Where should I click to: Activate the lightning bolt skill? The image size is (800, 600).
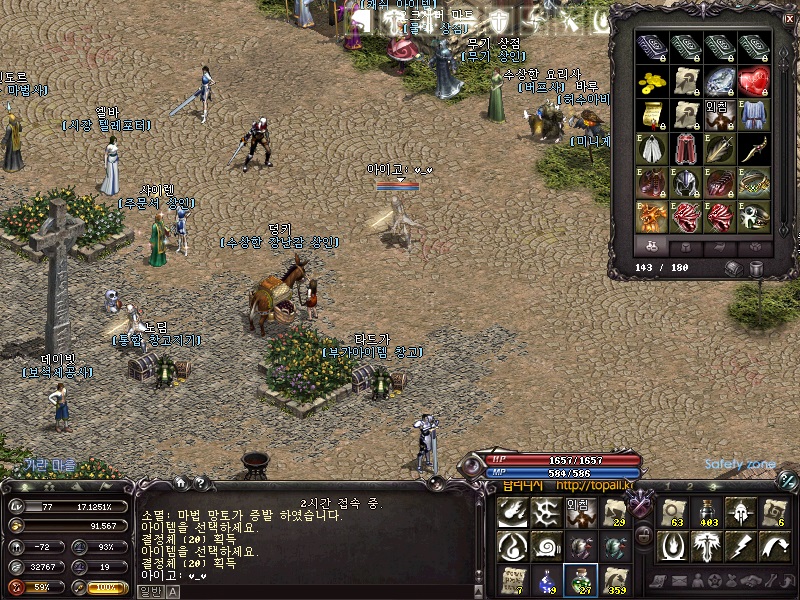pyautogui.click(x=741, y=545)
